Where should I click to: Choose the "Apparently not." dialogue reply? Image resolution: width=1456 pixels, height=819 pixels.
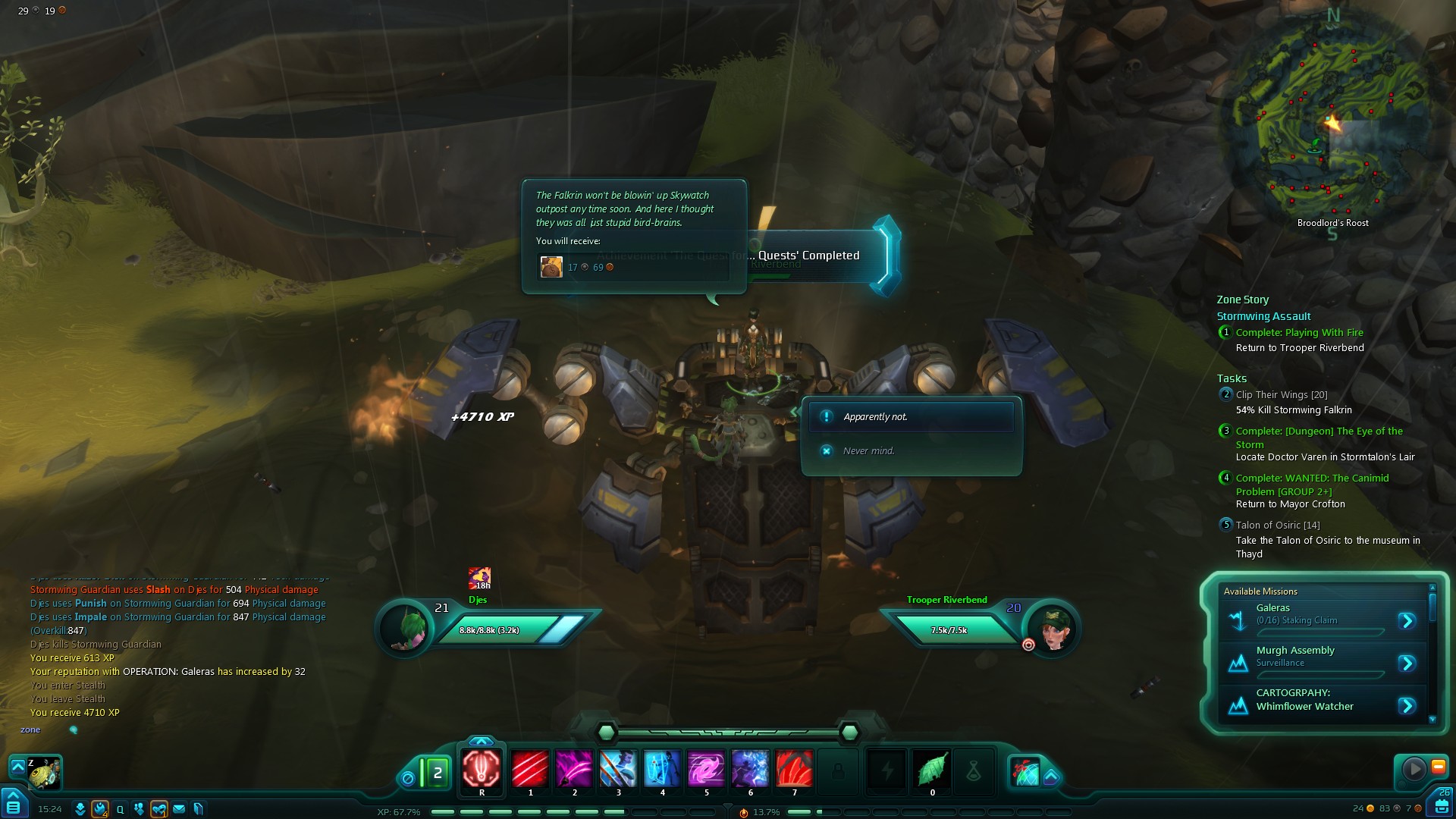(911, 417)
